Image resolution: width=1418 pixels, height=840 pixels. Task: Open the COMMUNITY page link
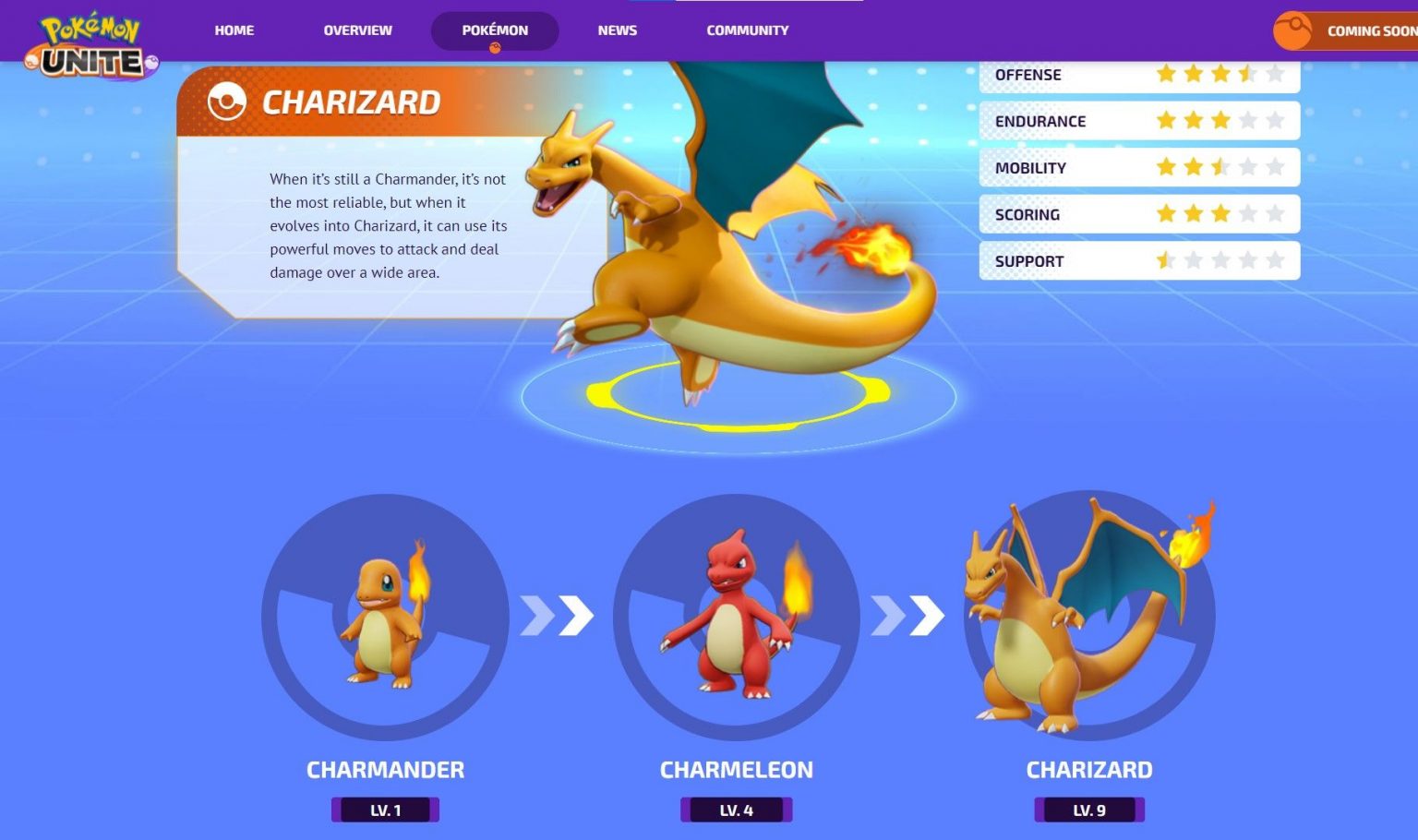[x=747, y=30]
